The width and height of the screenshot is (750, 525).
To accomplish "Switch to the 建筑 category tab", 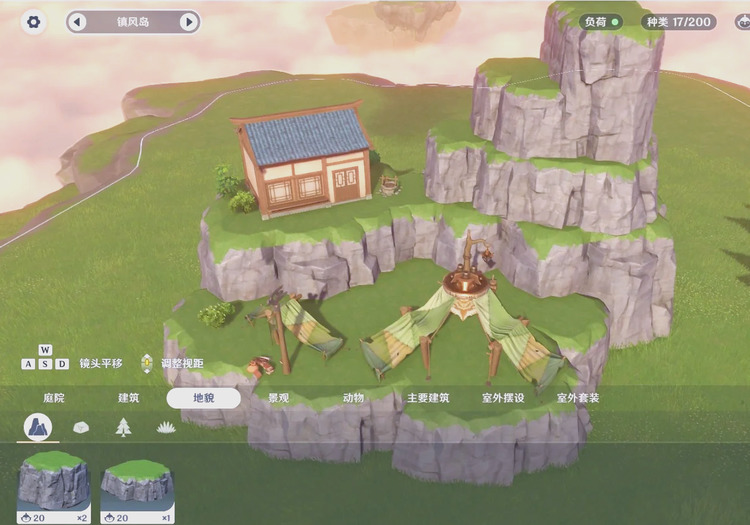I will pos(129,398).
